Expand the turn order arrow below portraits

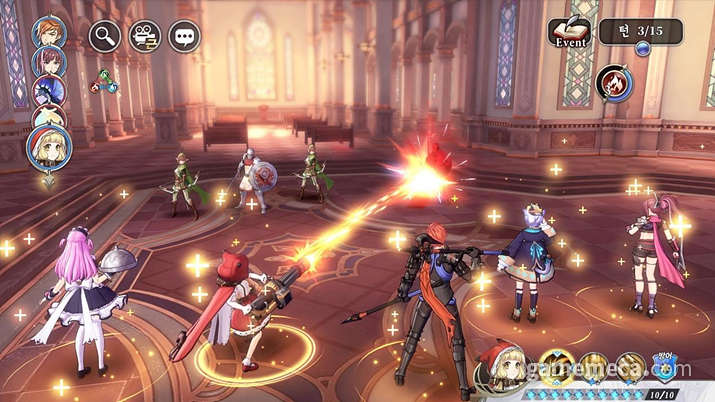tap(47, 183)
